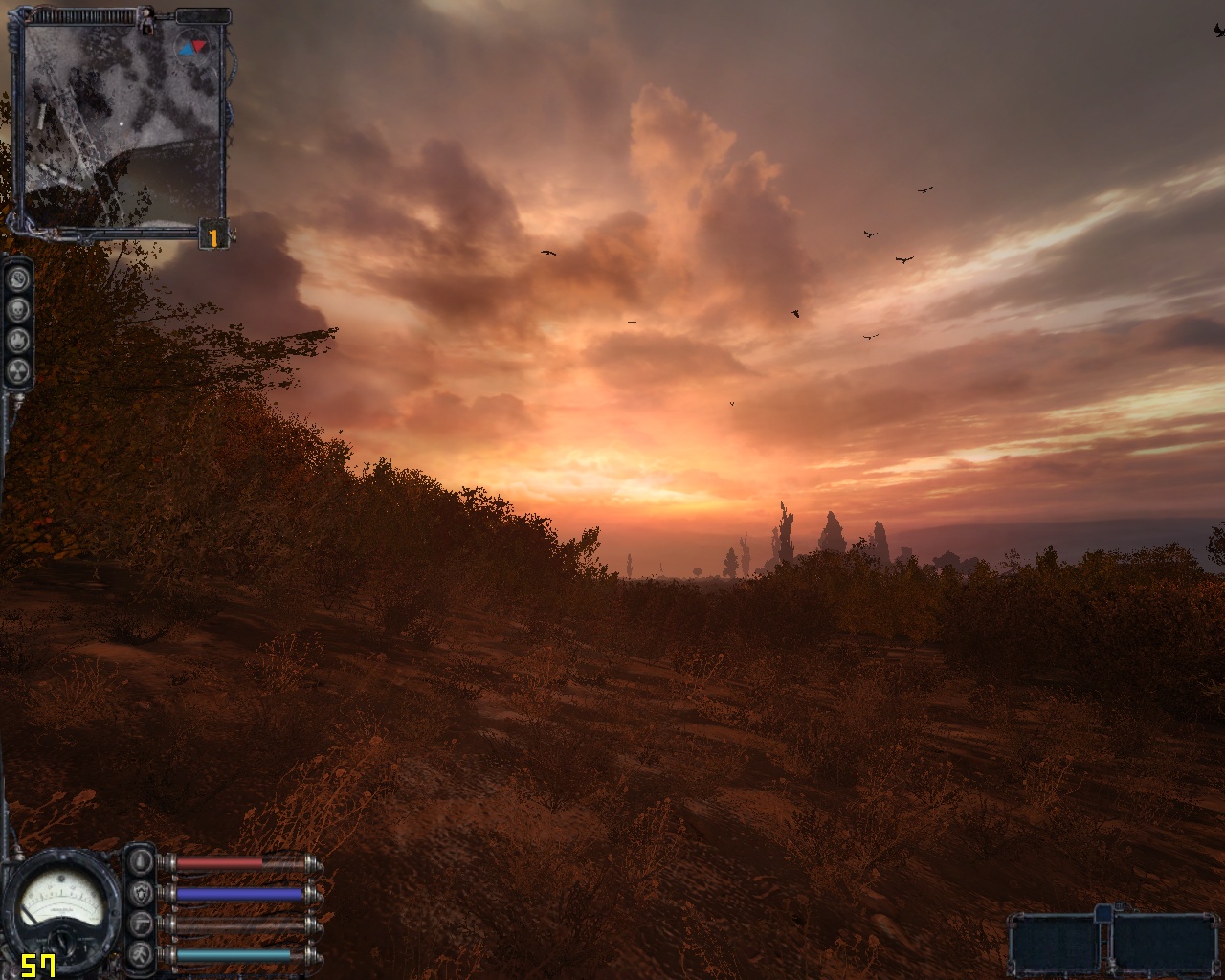The image size is (1225, 980).
Task: Click the skull status icon
Action: pos(18,309)
